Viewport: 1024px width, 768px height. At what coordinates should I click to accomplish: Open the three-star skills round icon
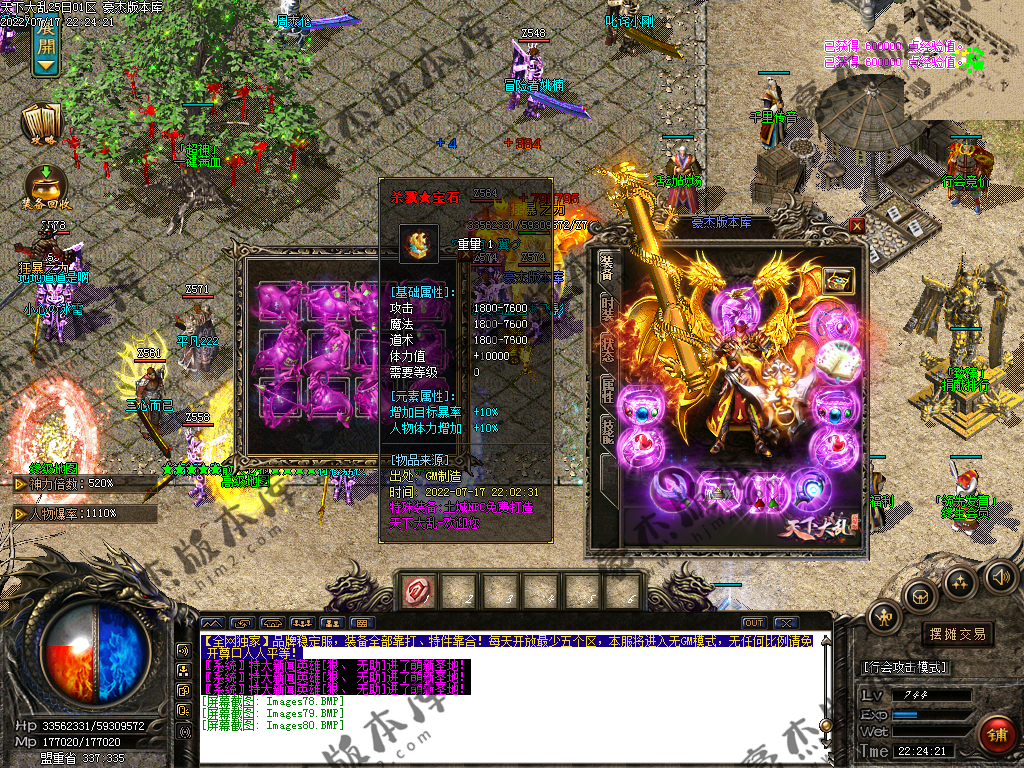(x=960, y=582)
